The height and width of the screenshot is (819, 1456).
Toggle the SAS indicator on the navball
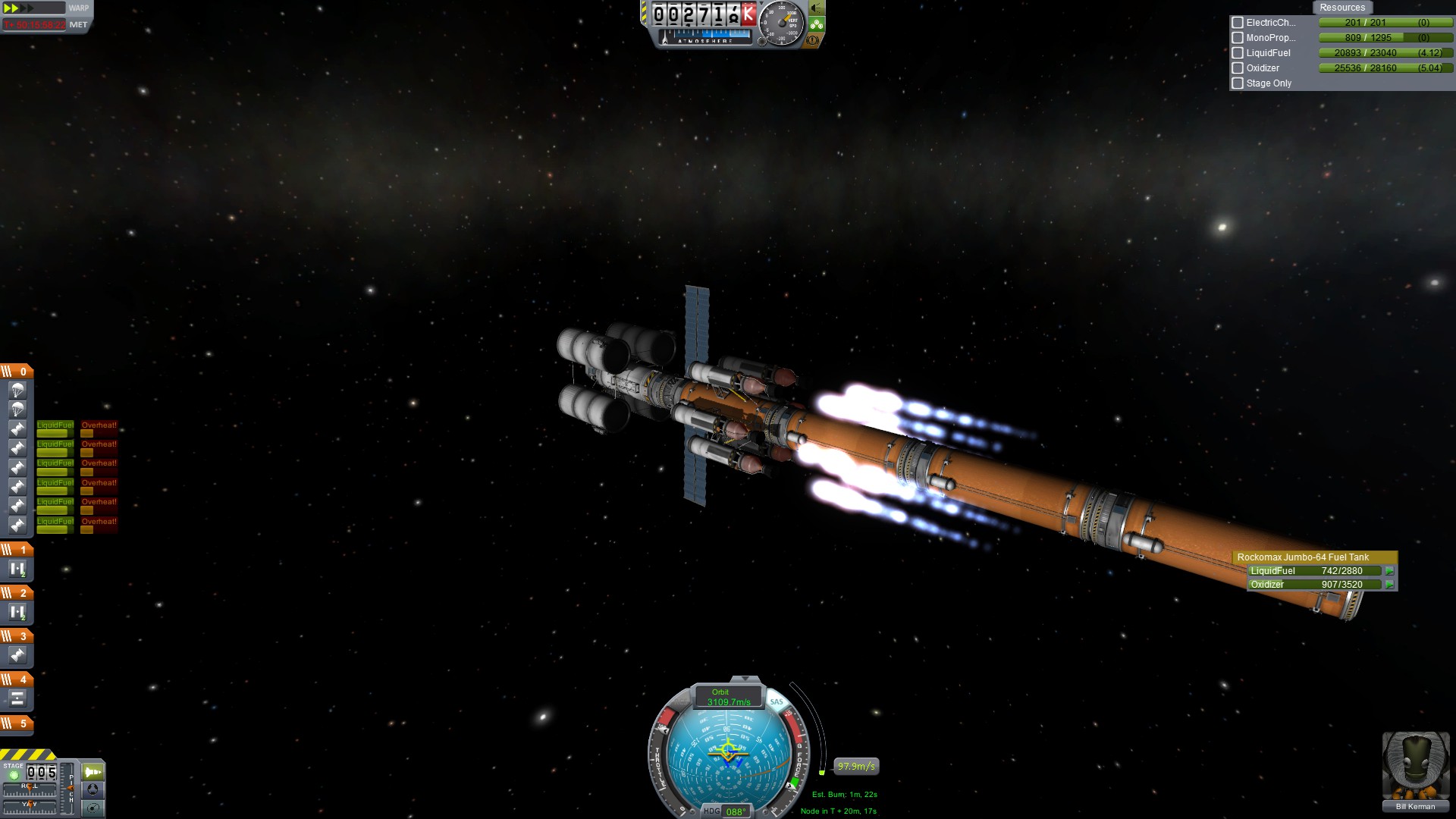pos(777,701)
